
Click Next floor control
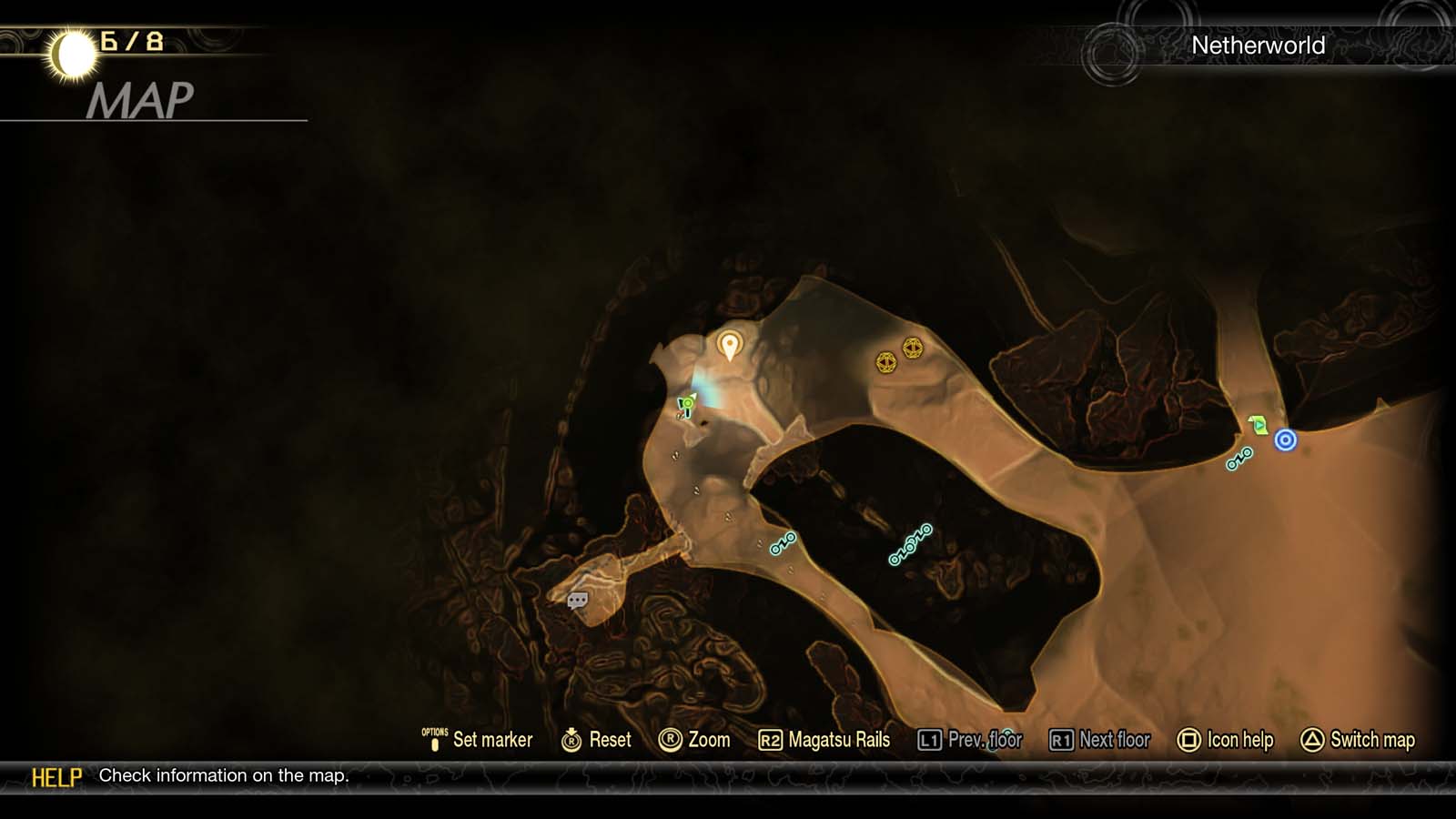(x=1101, y=740)
